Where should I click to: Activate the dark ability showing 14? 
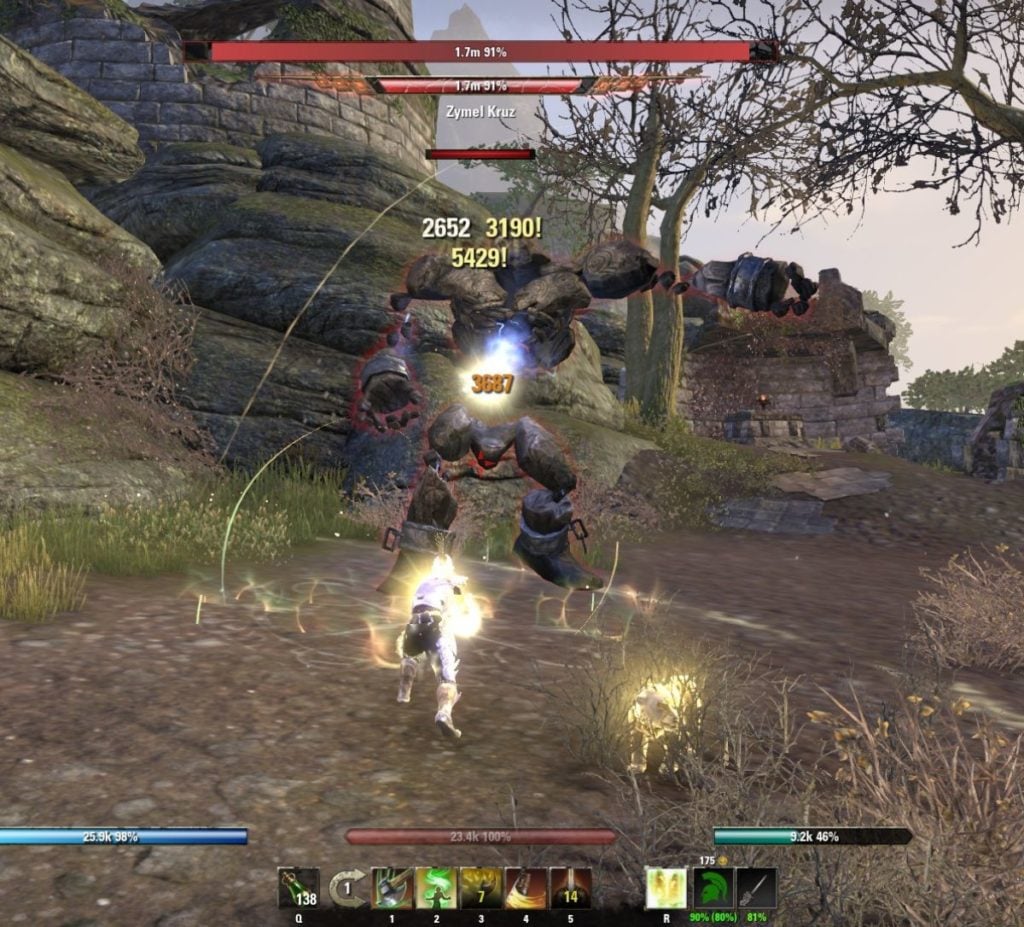pos(570,888)
